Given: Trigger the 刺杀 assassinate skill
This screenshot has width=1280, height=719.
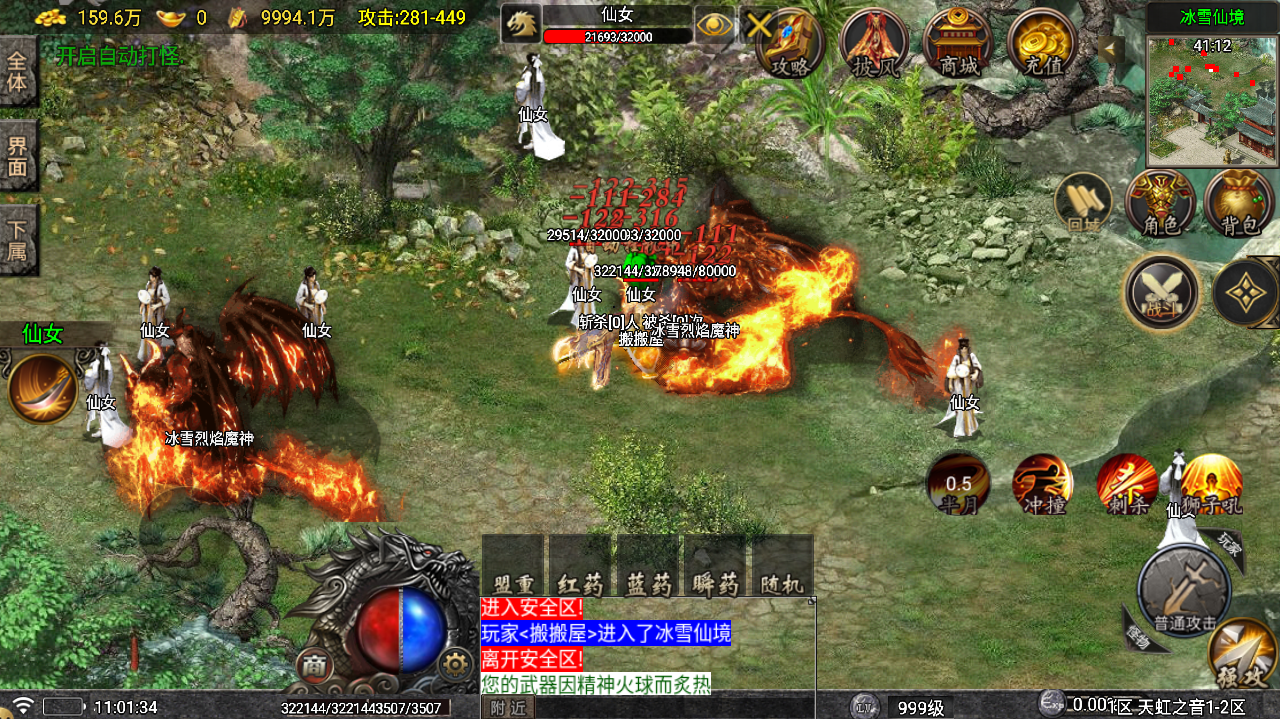Looking at the screenshot, I should pos(1127,483).
